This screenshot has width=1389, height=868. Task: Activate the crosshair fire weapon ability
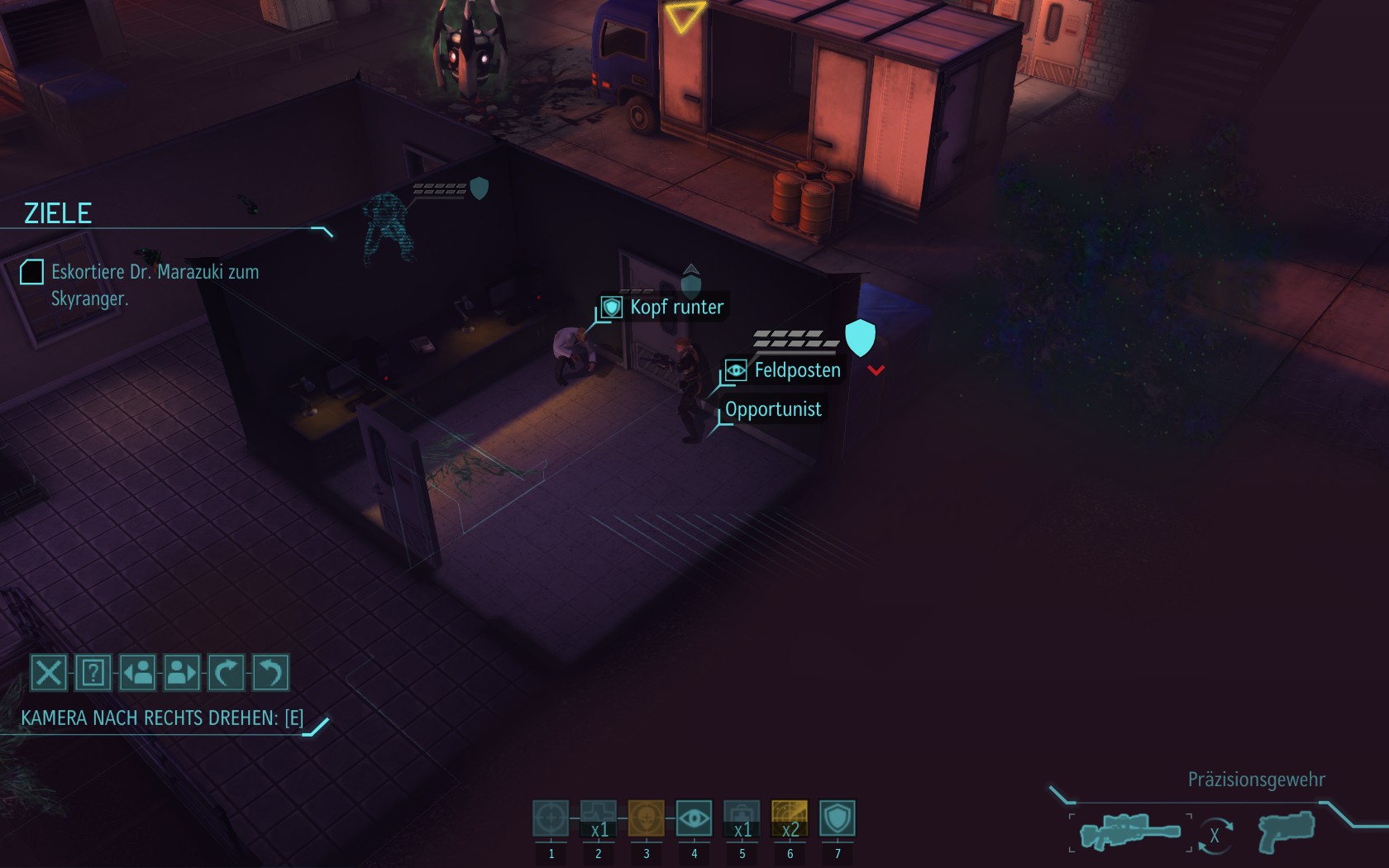click(x=551, y=818)
